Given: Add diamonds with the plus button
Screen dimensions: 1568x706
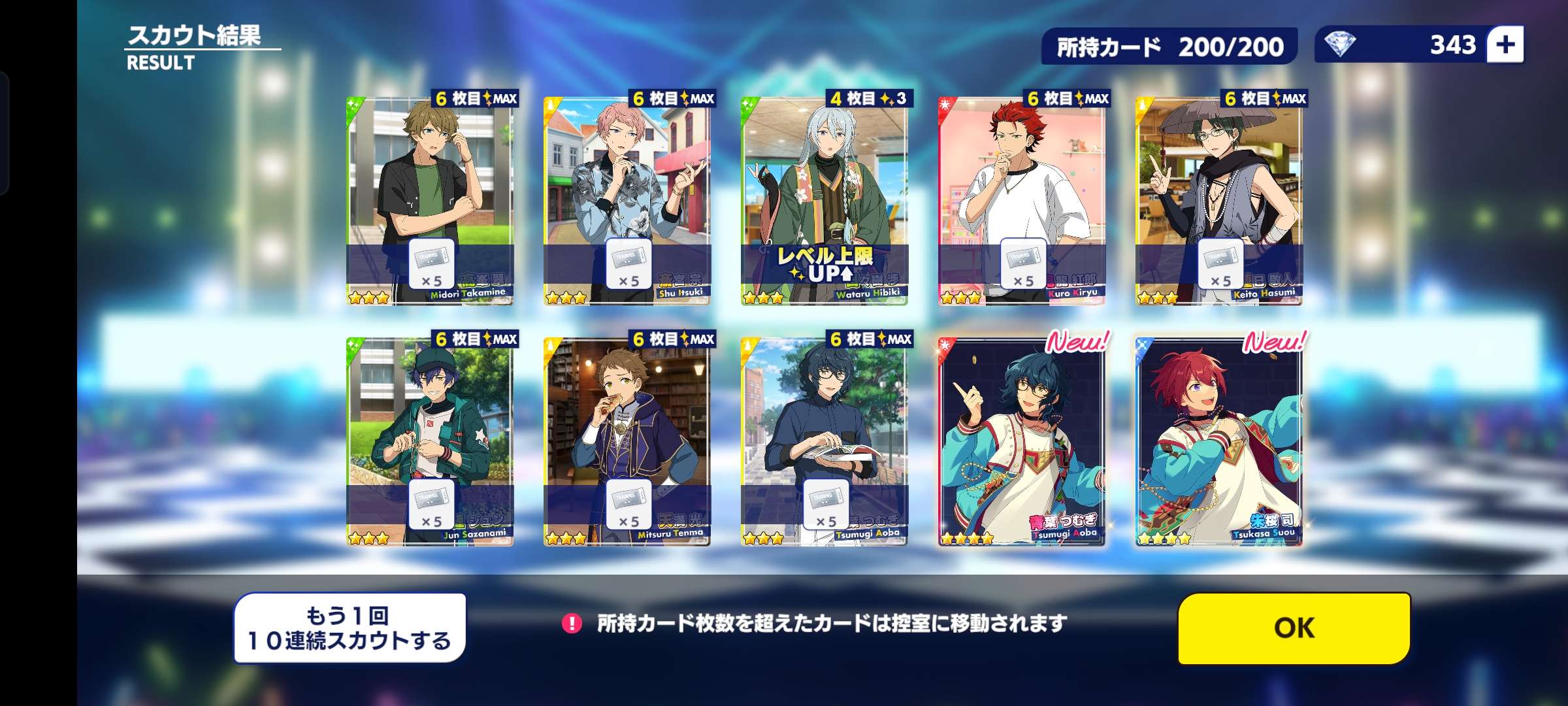Looking at the screenshot, I should click(1505, 45).
